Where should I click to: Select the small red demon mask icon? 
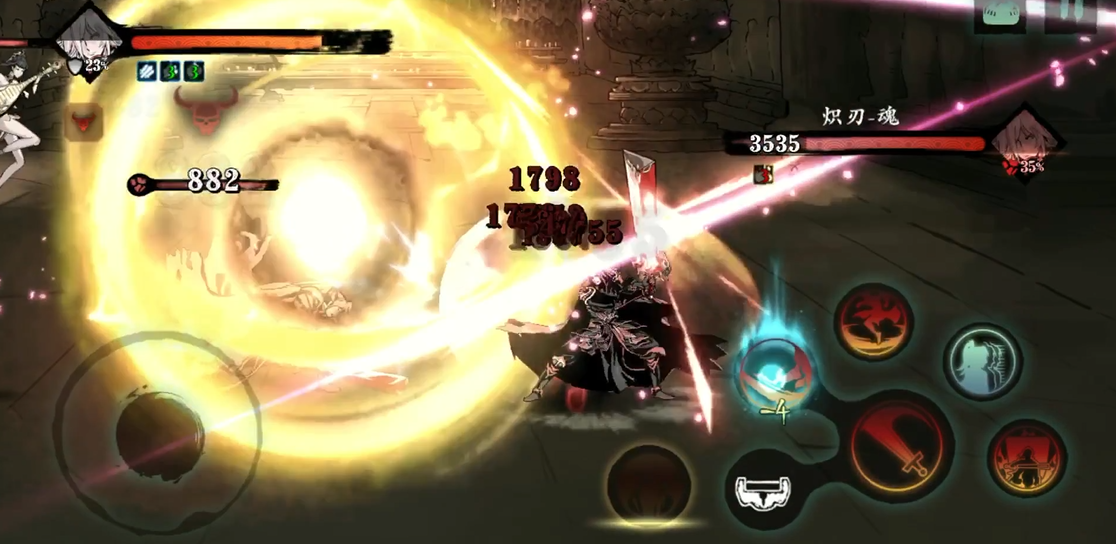[84, 122]
